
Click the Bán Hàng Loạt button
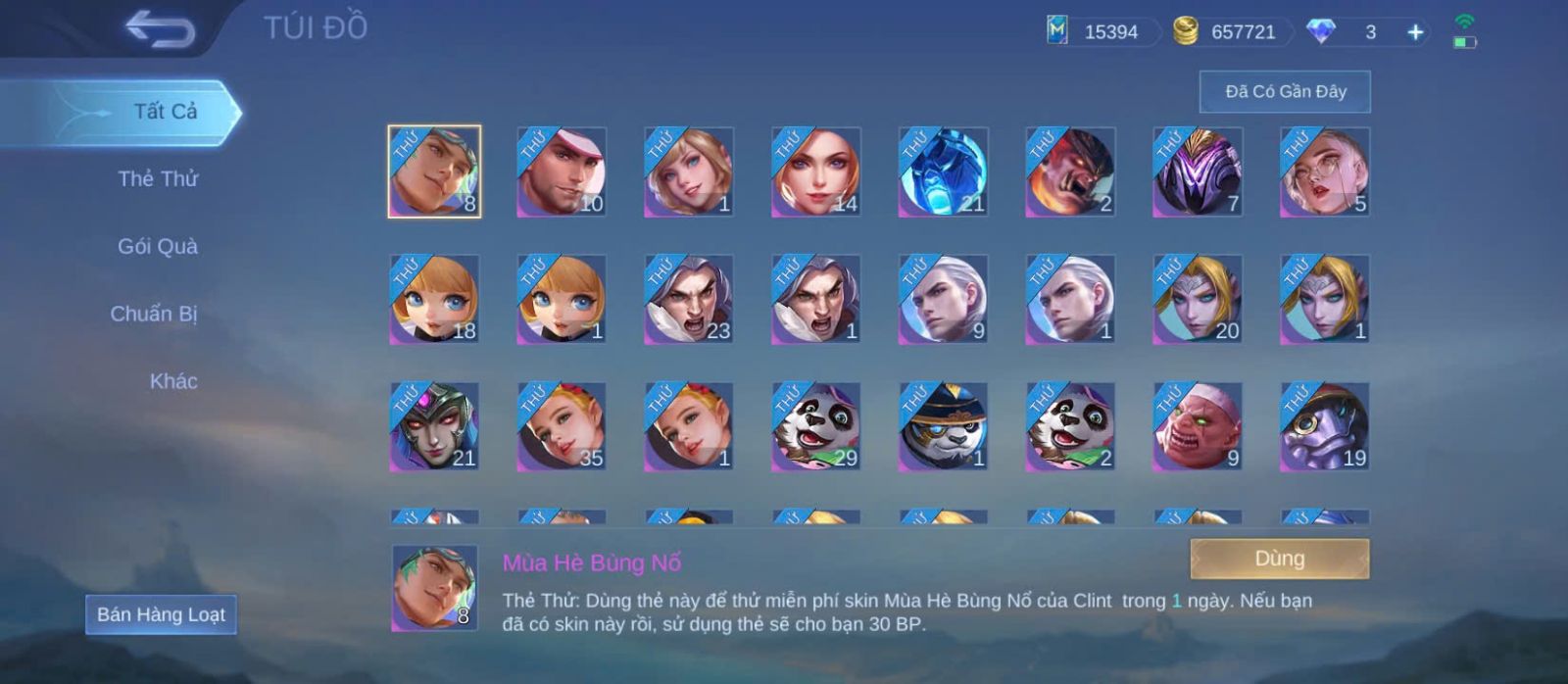tap(161, 614)
